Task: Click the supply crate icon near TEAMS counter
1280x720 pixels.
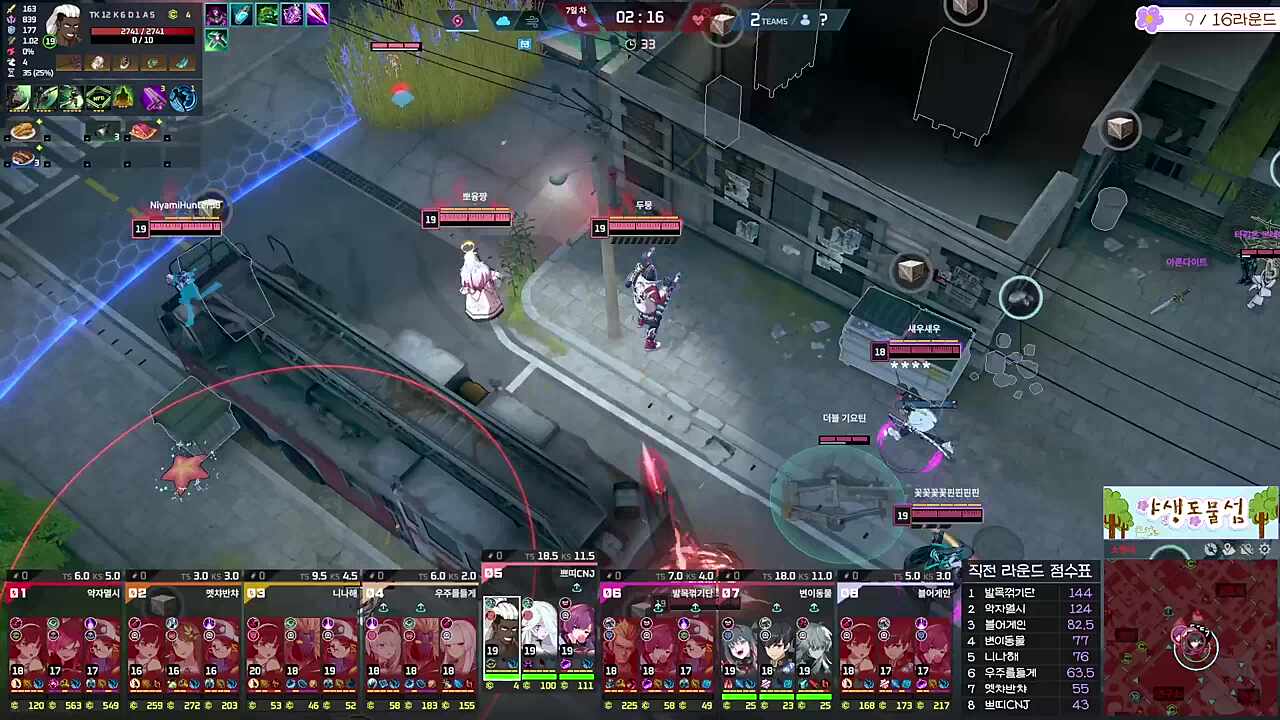Action: click(722, 21)
